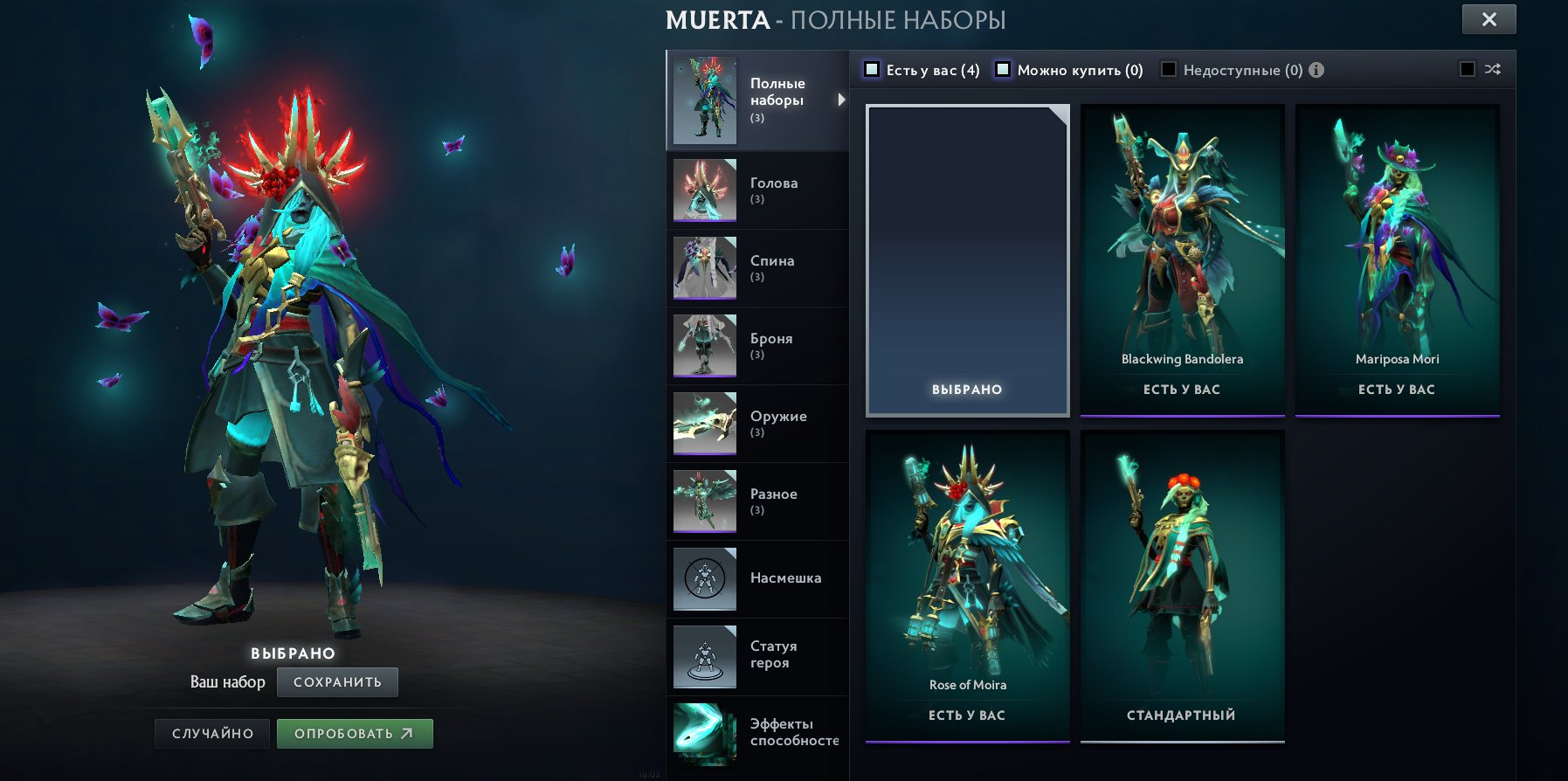This screenshot has width=1568, height=781.
Task: Tick the shuffle checkbox beside the arrows icon
Action: 1468,70
